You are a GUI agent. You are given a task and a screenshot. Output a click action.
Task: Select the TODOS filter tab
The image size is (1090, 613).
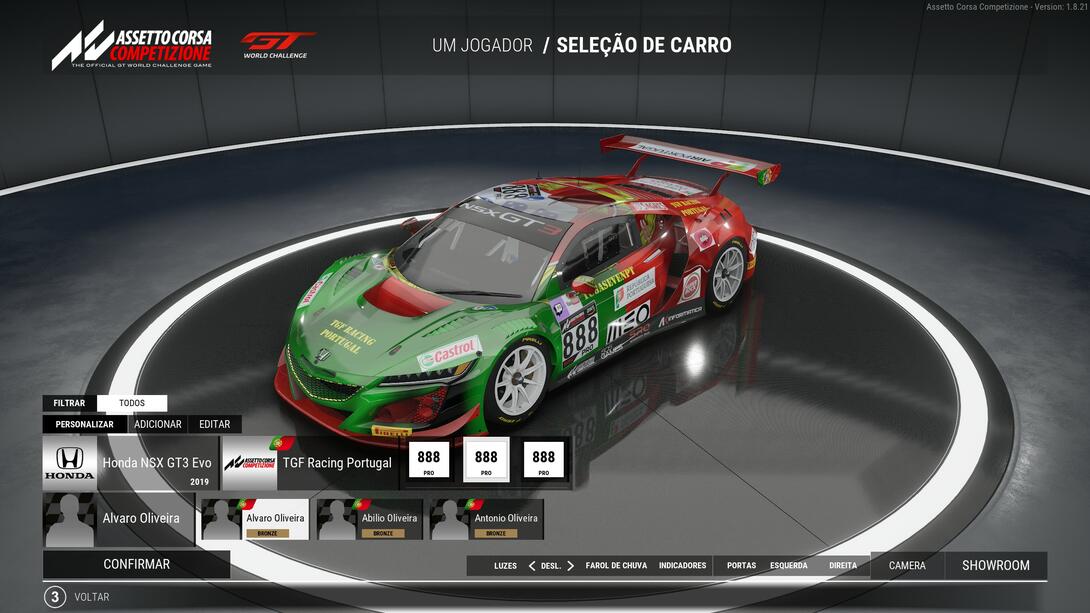[132, 403]
